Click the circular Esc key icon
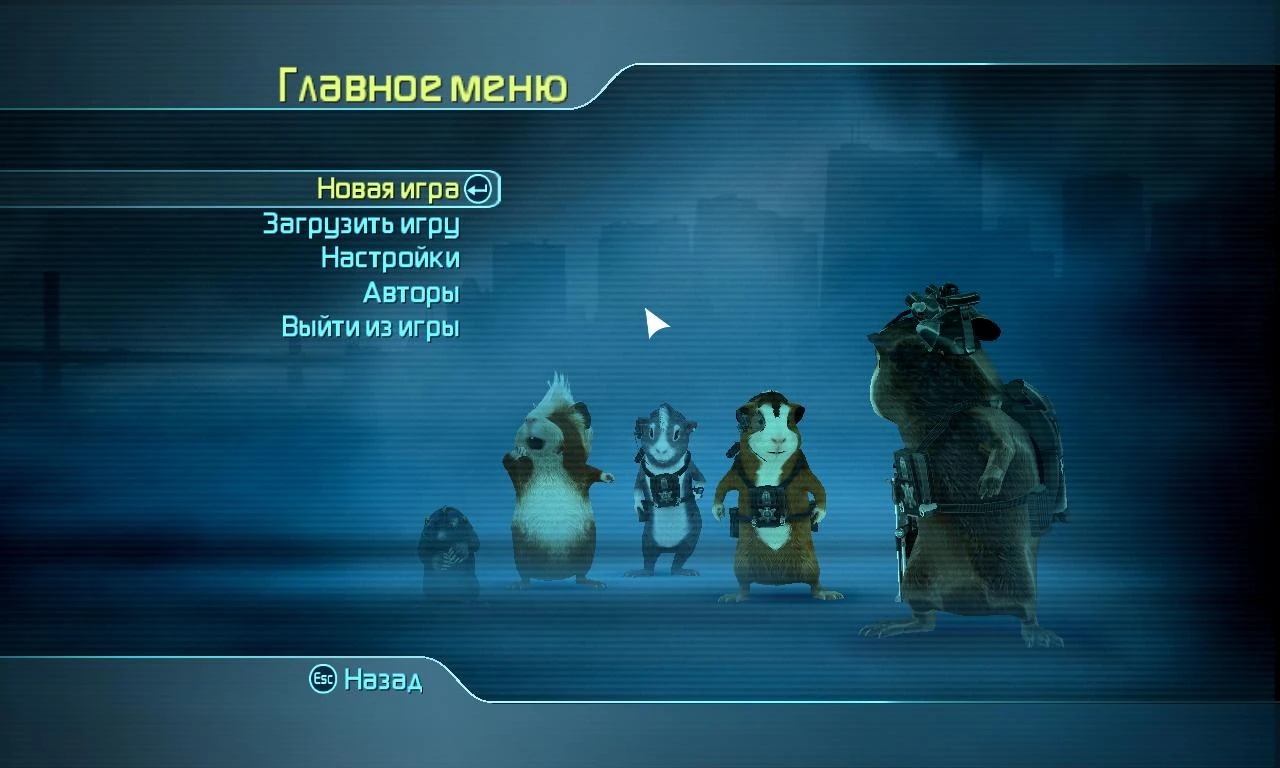 [x=321, y=679]
